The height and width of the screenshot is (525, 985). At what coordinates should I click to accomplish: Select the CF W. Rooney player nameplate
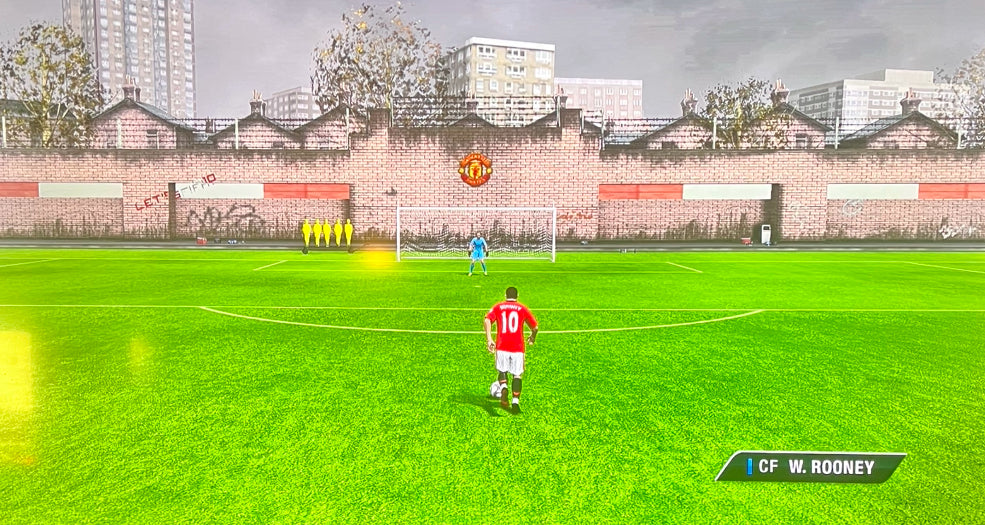[x=811, y=466]
